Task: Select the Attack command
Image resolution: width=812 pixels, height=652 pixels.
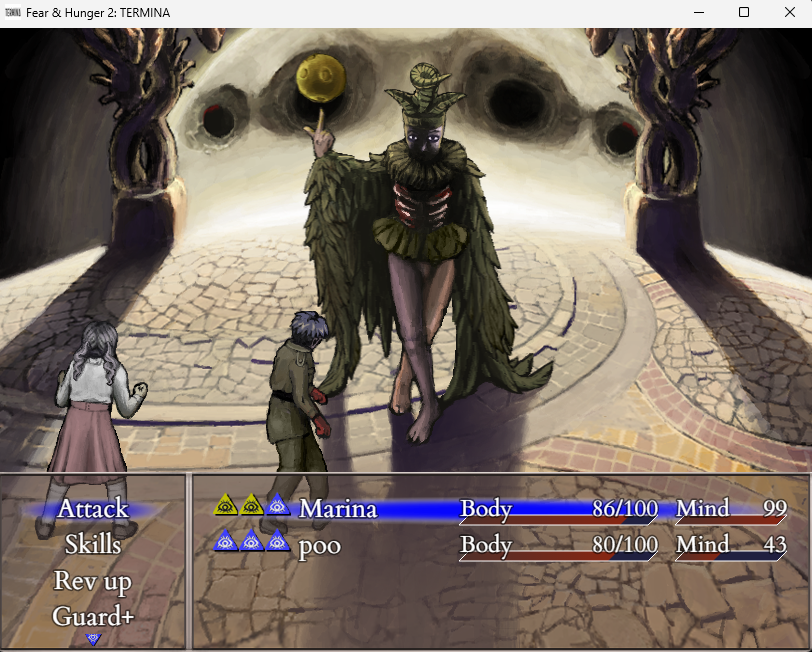Action: (x=93, y=508)
